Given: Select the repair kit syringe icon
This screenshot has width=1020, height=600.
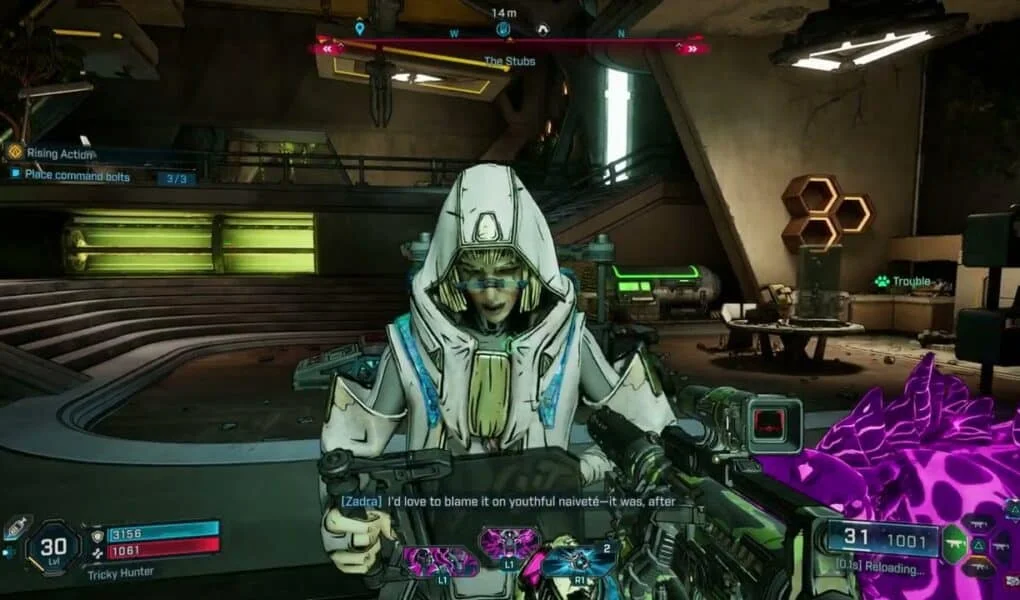Looking at the screenshot, I should coord(17,527).
